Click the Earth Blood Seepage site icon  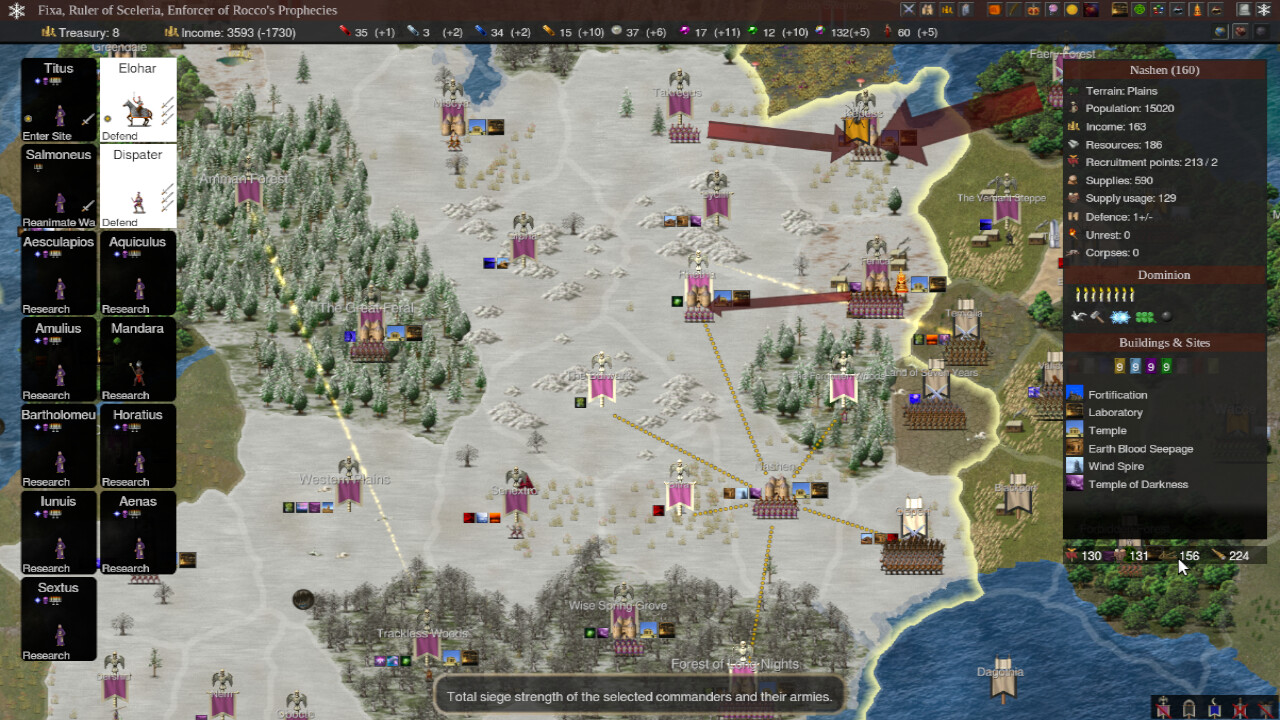pyautogui.click(x=1075, y=448)
